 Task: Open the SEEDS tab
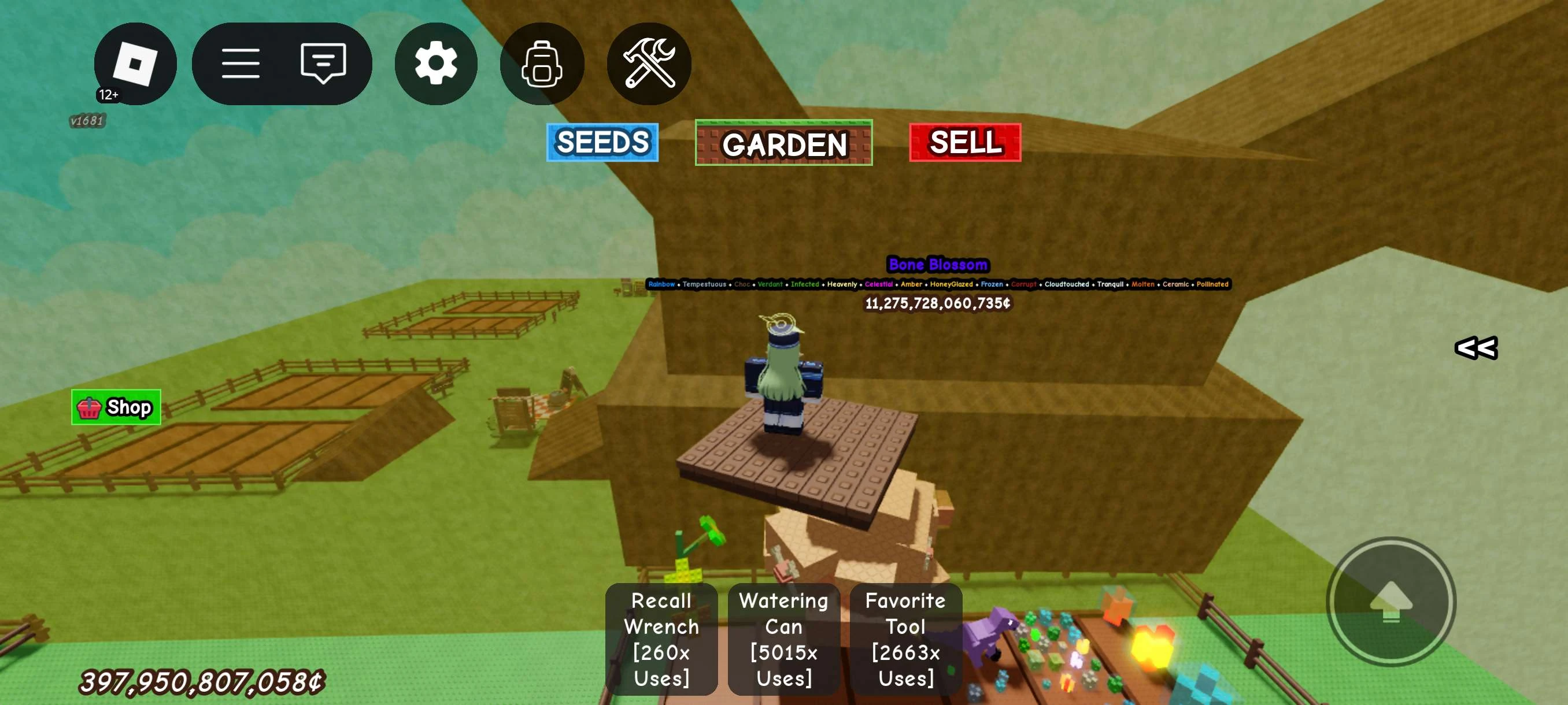pos(602,143)
